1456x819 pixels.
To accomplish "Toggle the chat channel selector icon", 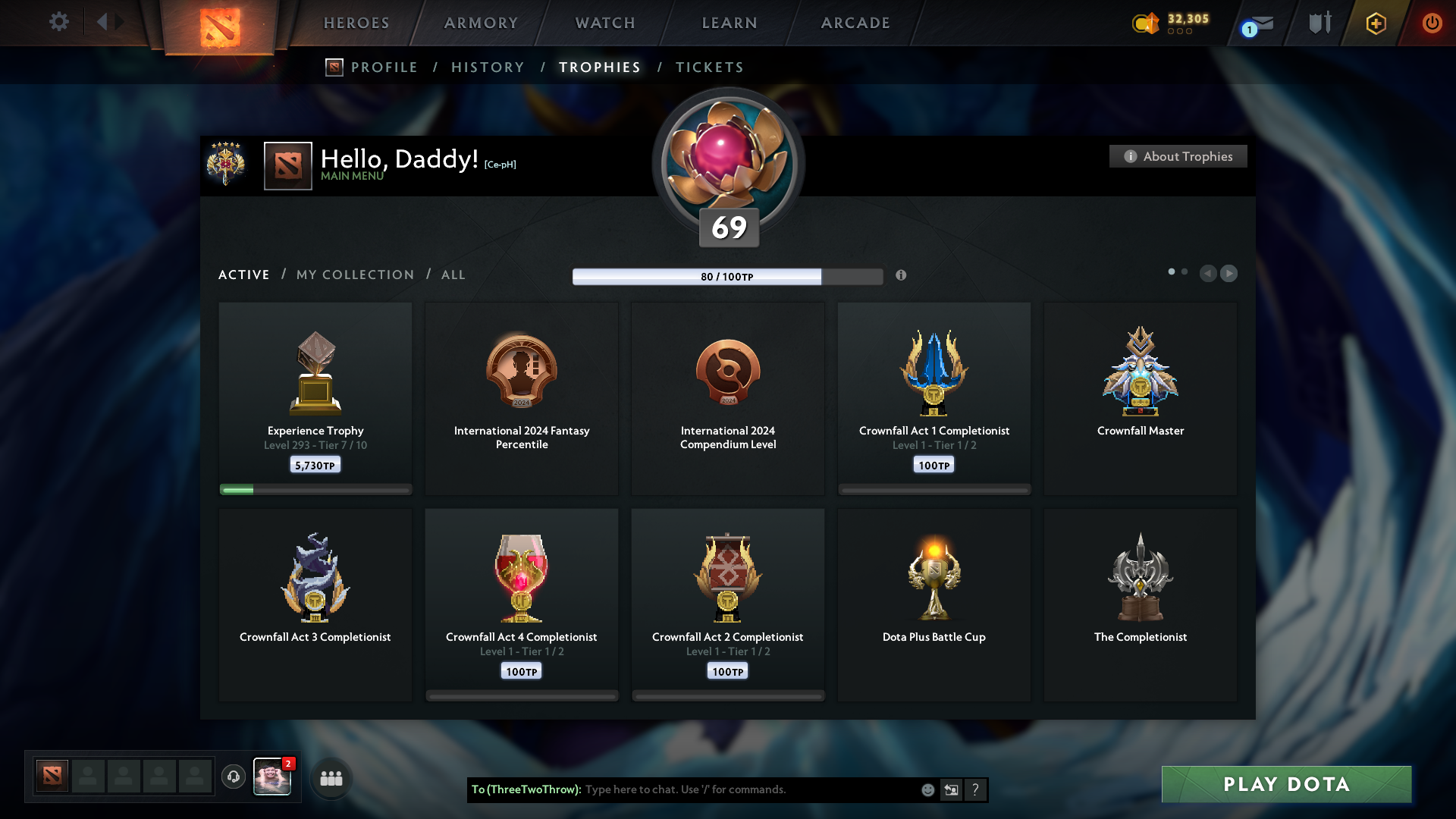I will (x=952, y=789).
